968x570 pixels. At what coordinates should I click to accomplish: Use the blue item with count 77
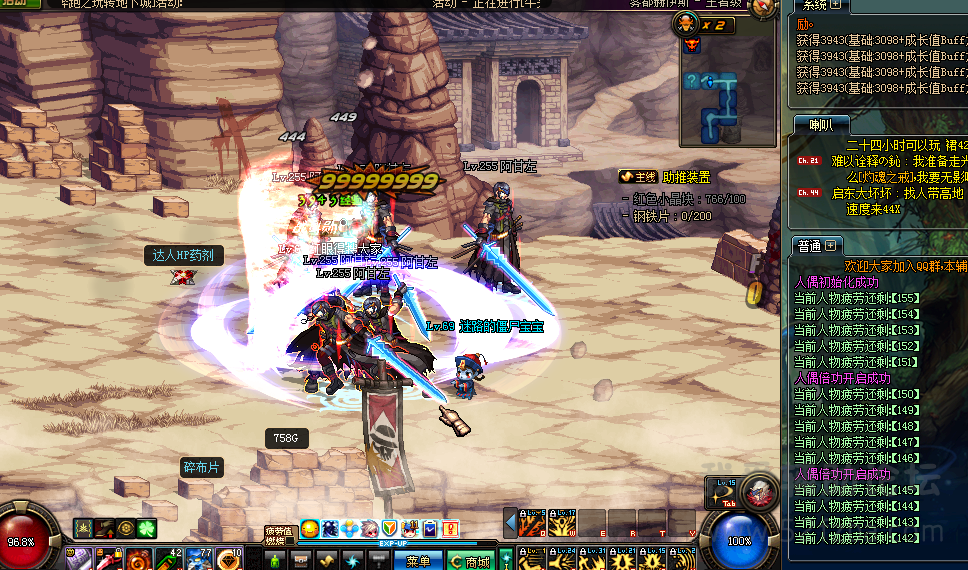[197, 558]
